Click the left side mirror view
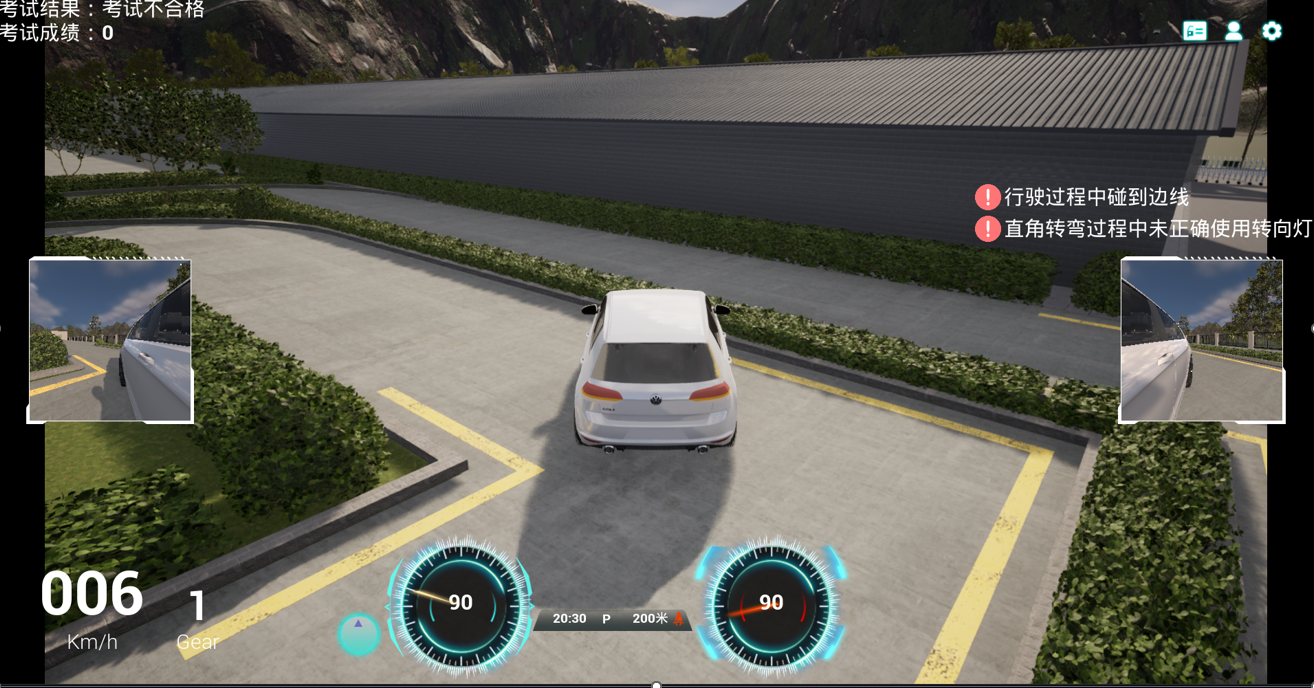This screenshot has height=688, width=1314. [x=110, y=340]
